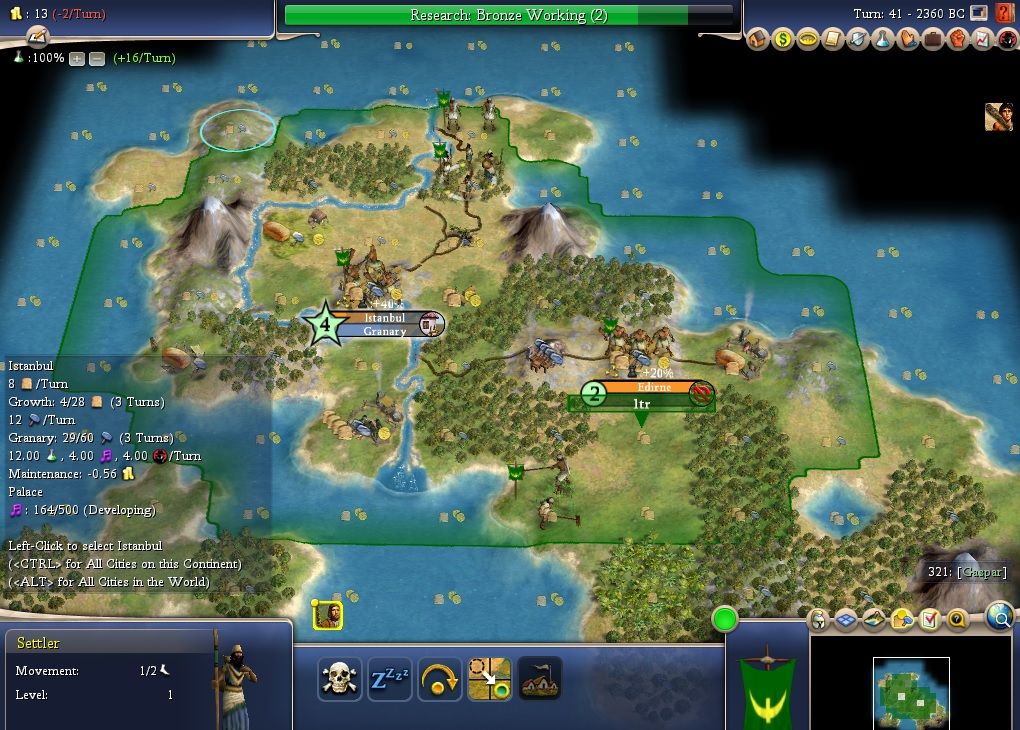Open the Corporations briefcase advisor
The image size is (1020, 730).
pos(932,39)
